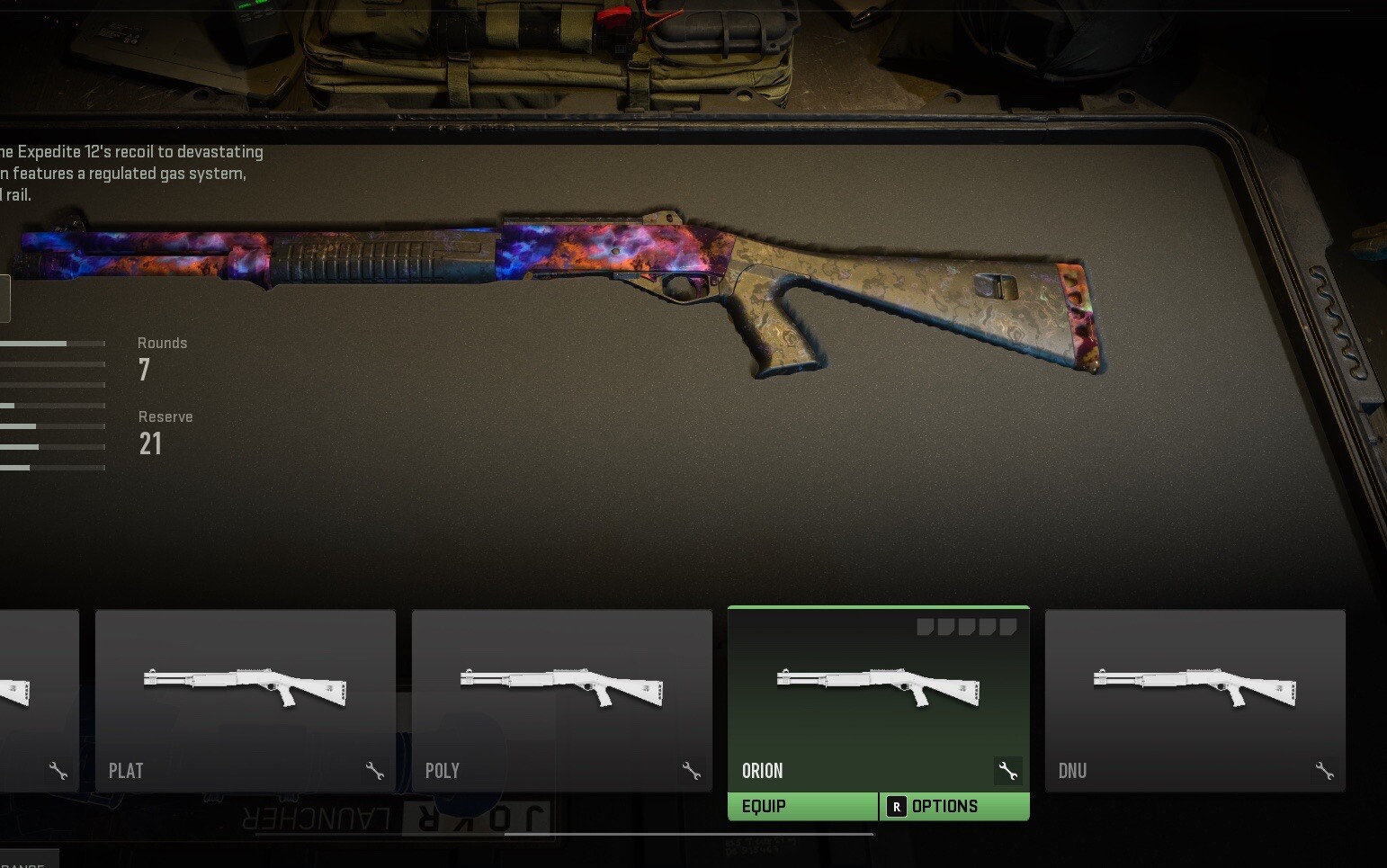Open Options for the ORION build
Image resolution: width=1387 pixels, height=868 pixels.
coord(954,806)
